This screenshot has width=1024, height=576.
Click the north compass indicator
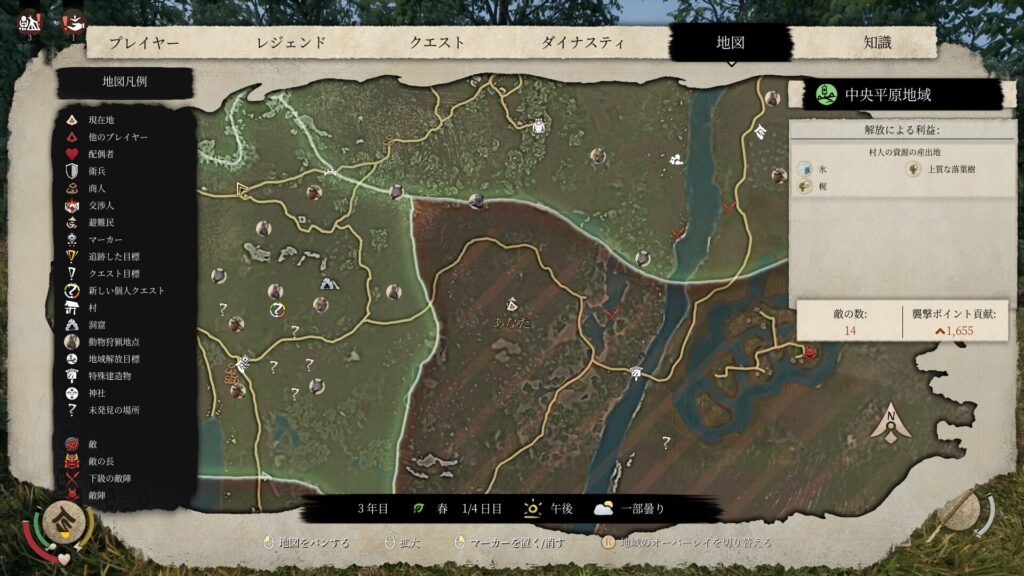click(889, 423)
